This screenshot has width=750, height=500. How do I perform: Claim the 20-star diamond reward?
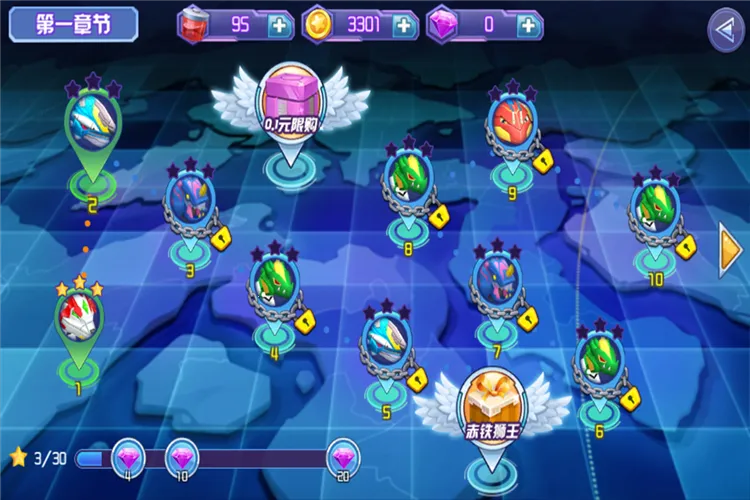click(x=343, y=459)
